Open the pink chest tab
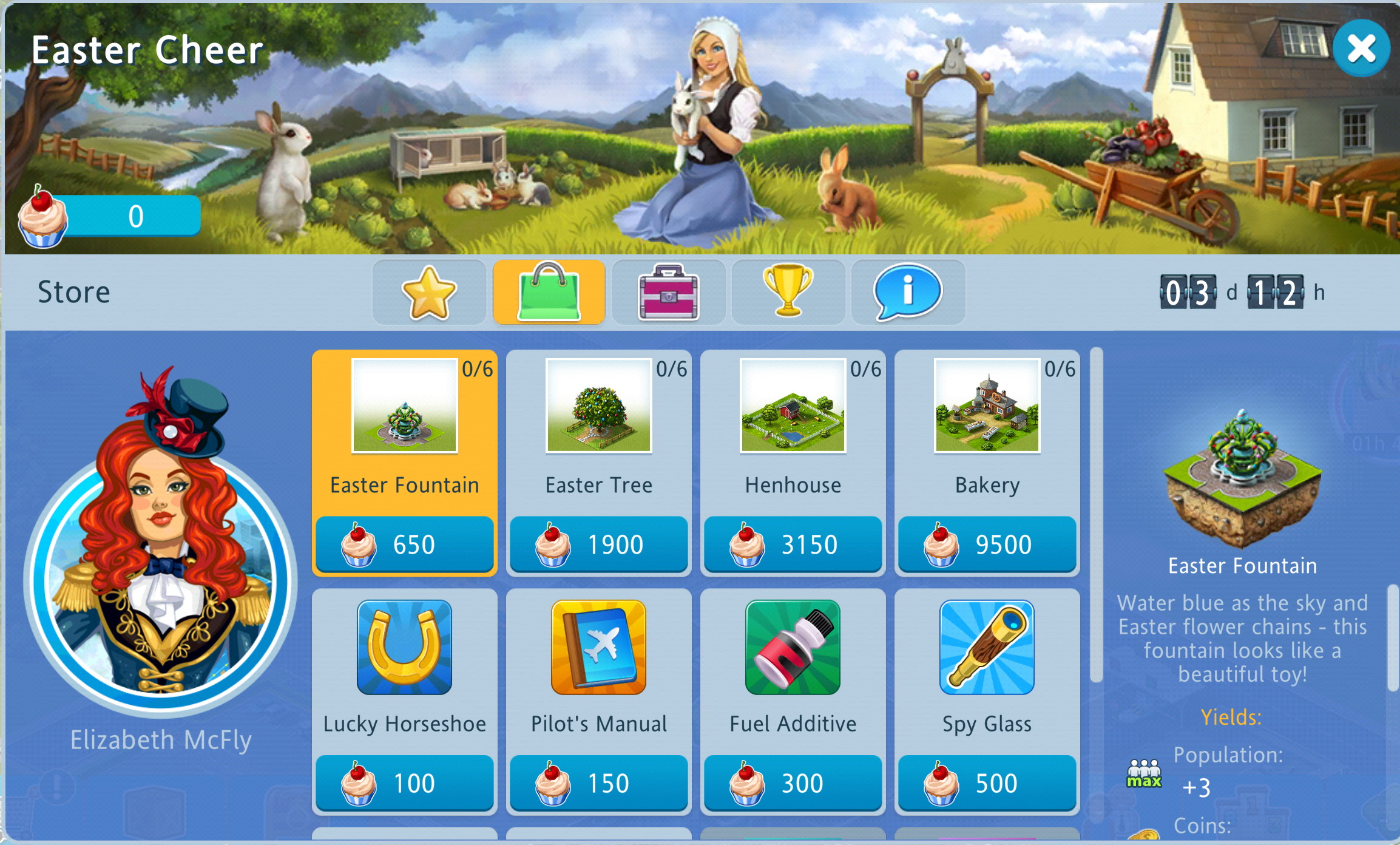1400x845 pixels. [x=668, y=293]
